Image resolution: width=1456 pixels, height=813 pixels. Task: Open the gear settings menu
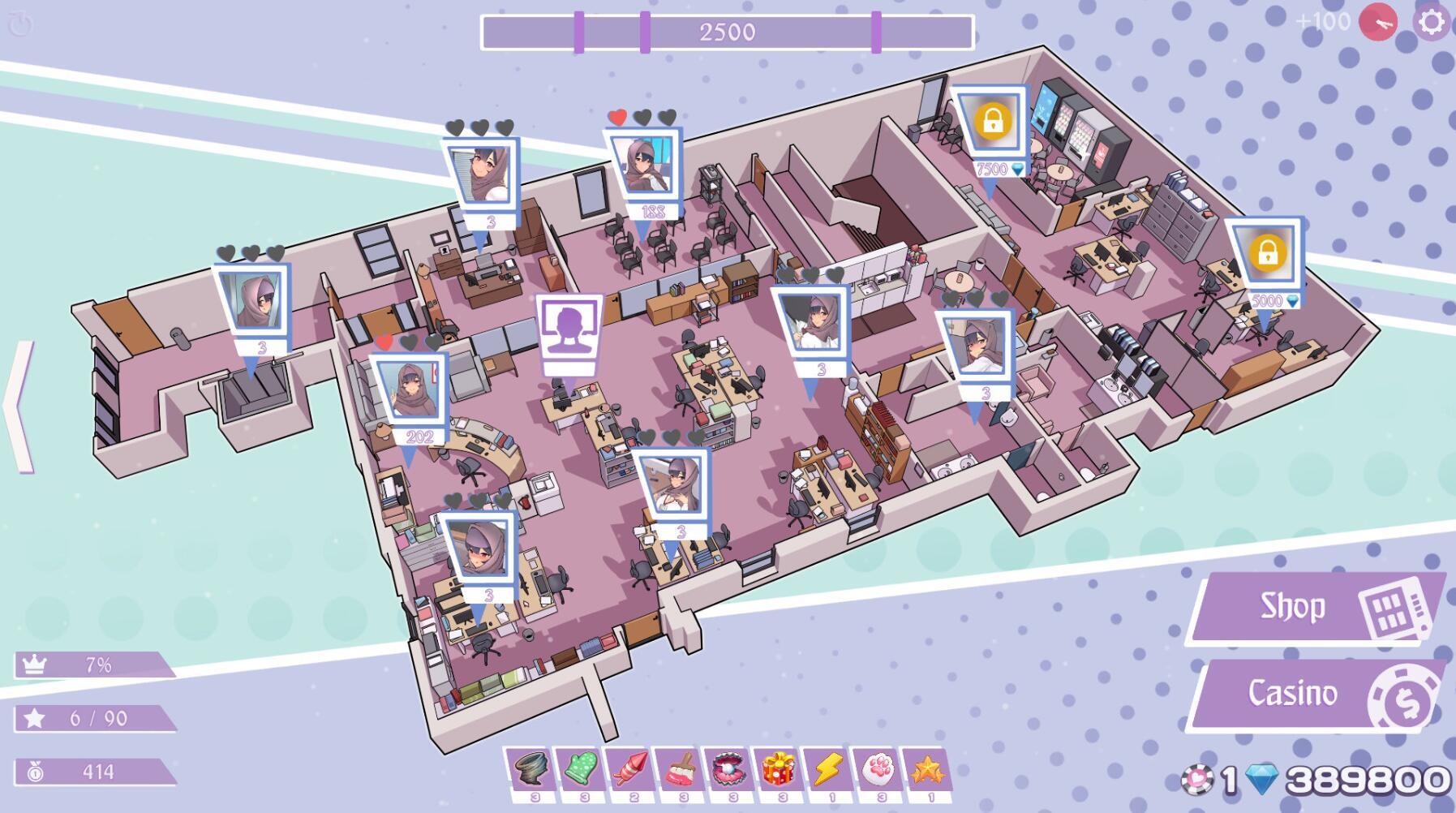point(1432,22)
